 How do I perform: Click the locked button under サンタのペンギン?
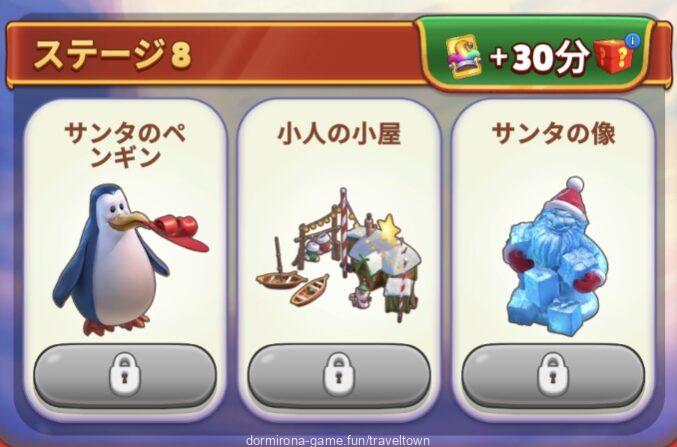(124, 375)
